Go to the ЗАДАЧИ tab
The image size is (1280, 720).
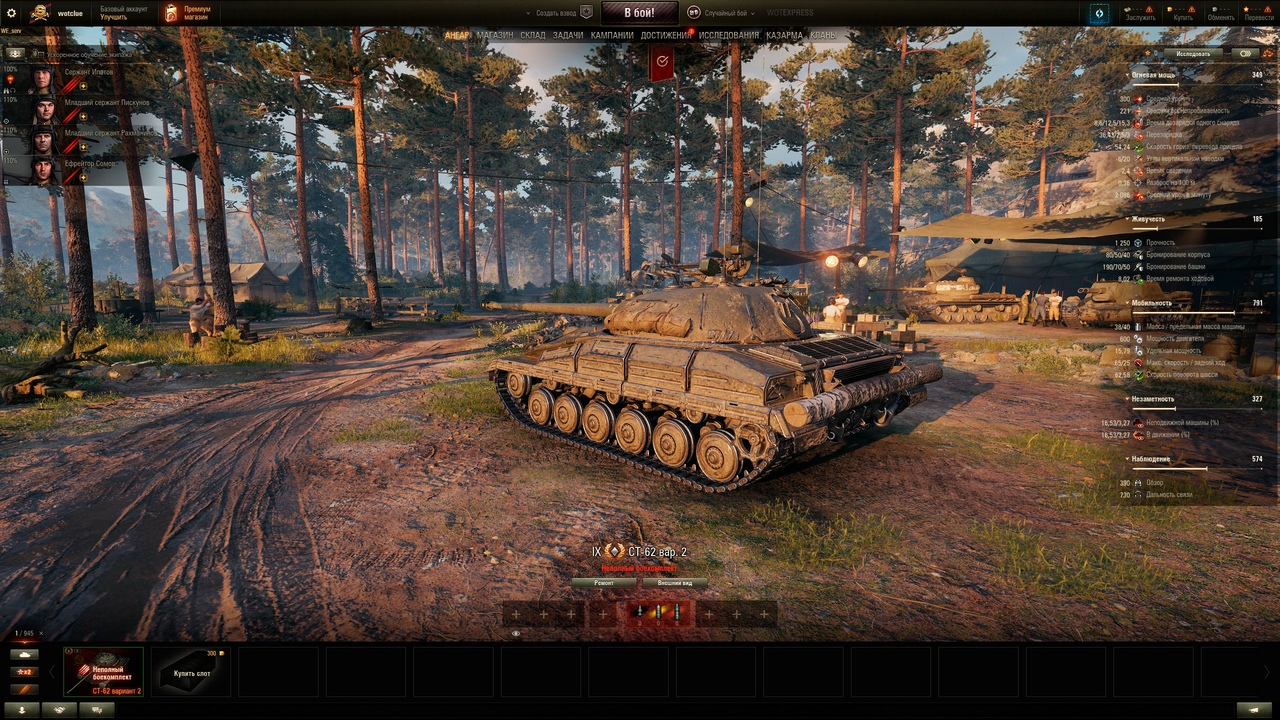point(568,35)
